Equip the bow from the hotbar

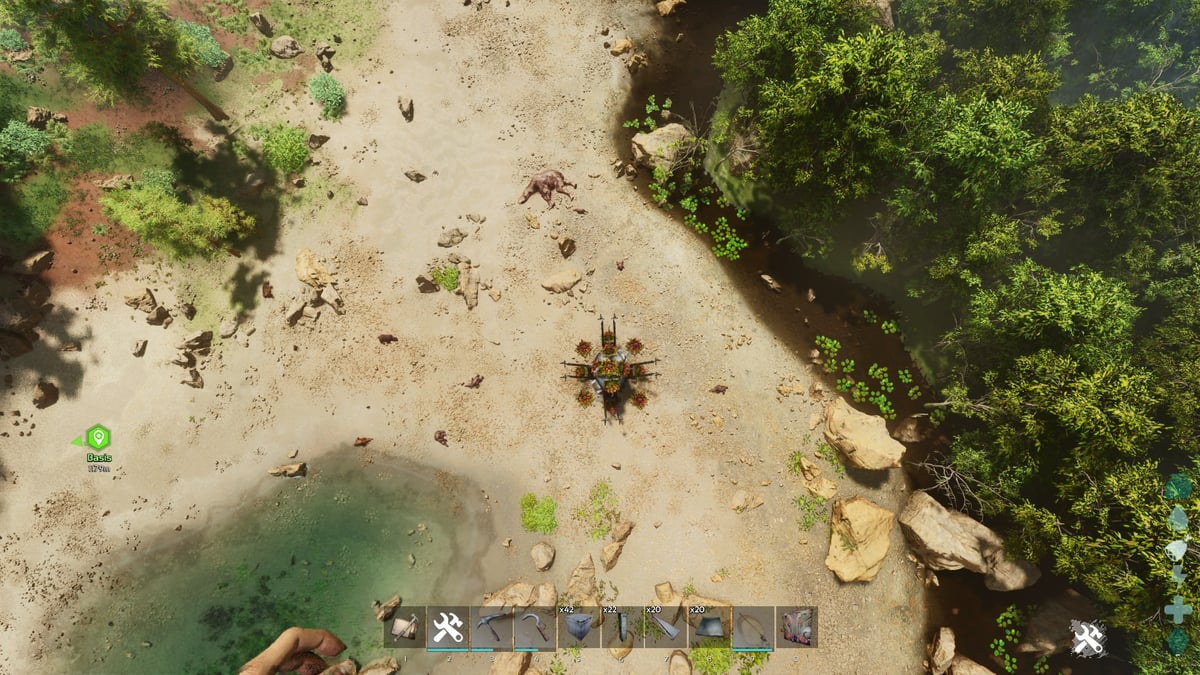click(x=753, y=627)
